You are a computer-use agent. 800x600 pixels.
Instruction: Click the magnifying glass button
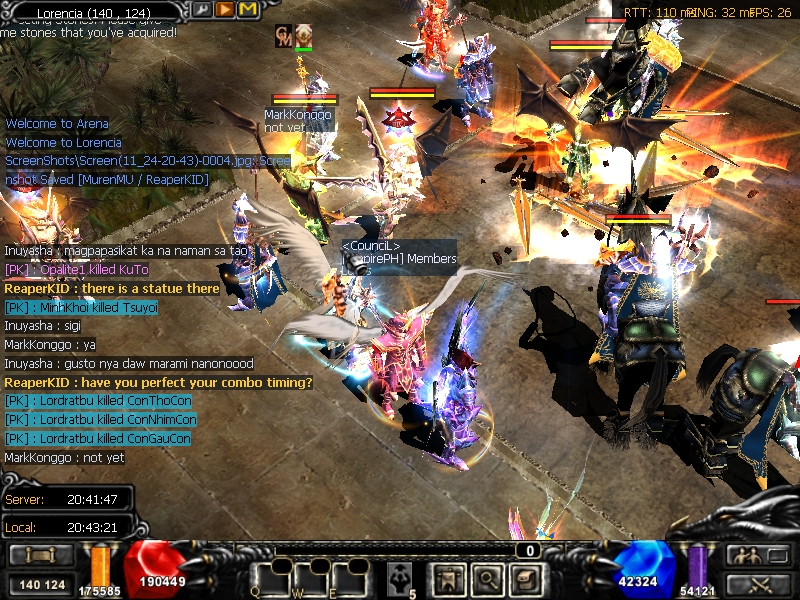tap(485, 578)
